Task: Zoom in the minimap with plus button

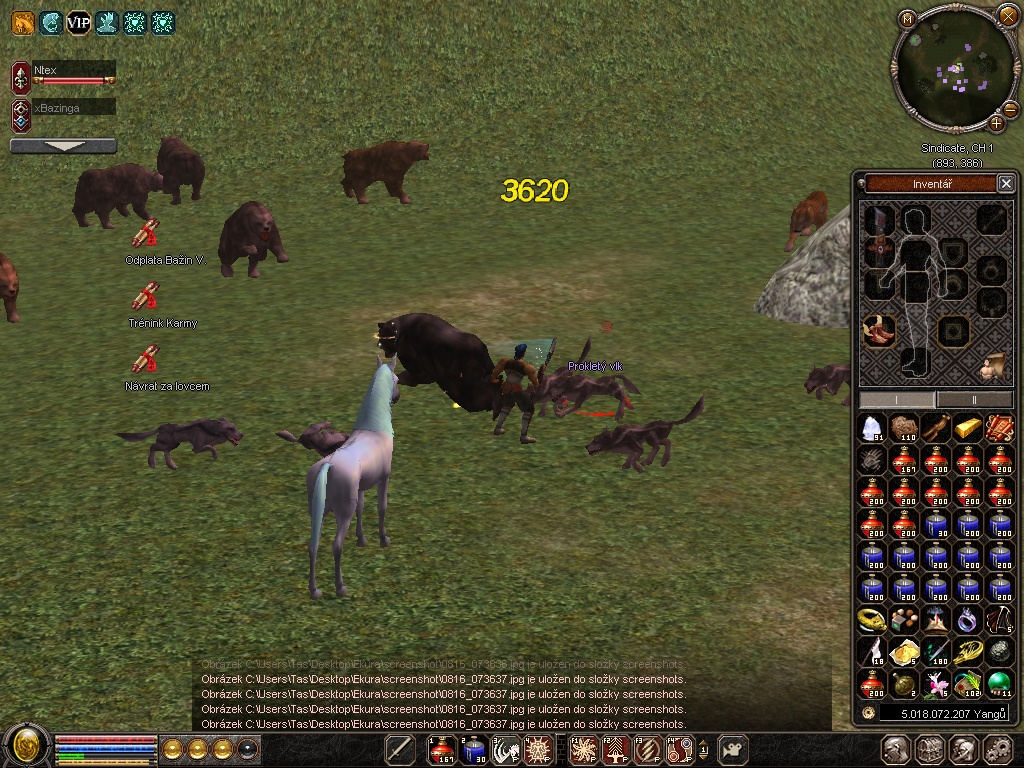Action: [997, 124]
